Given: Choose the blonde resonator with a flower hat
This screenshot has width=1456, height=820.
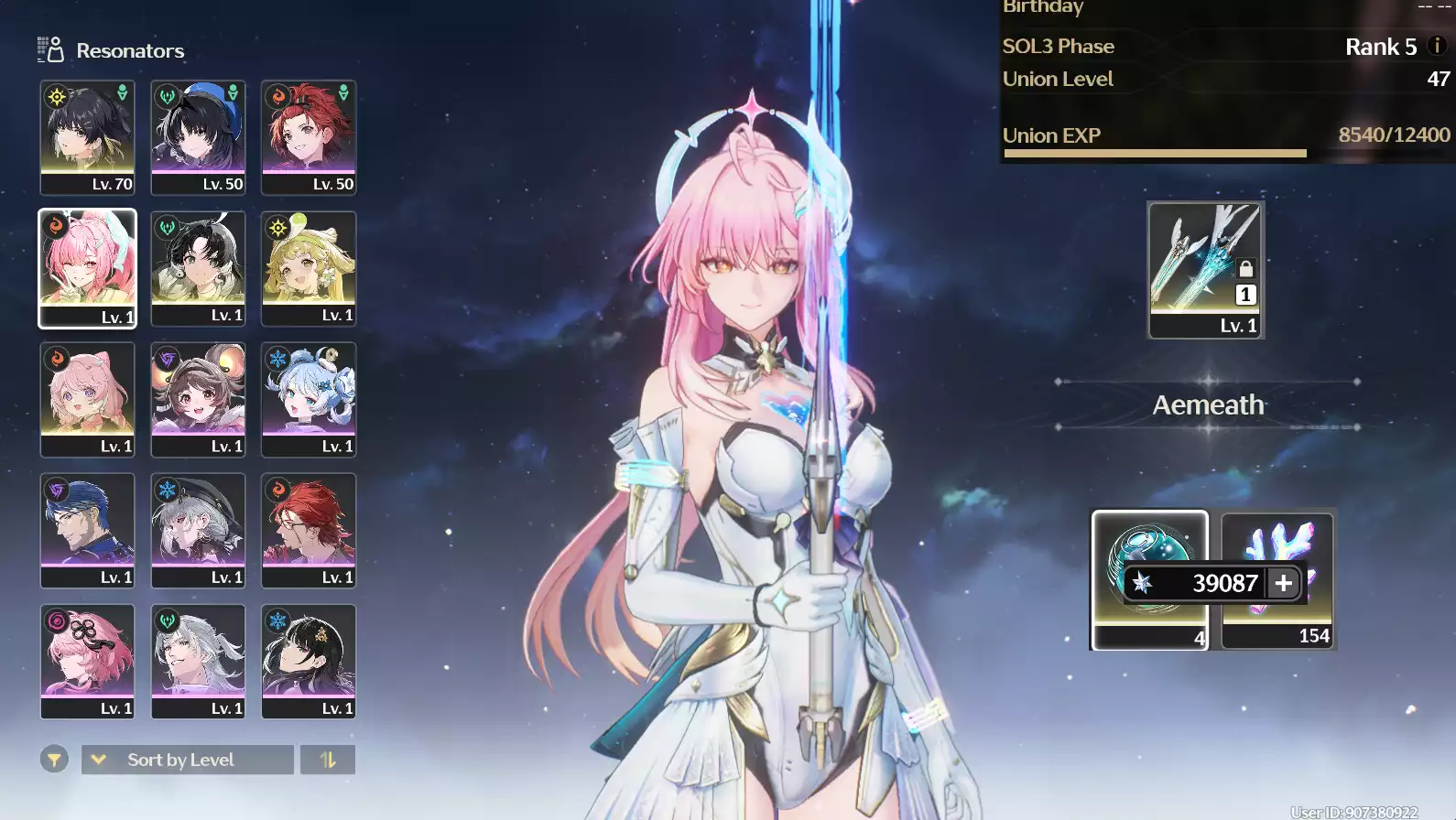Looking at the screenshot, I should [309, 268].
